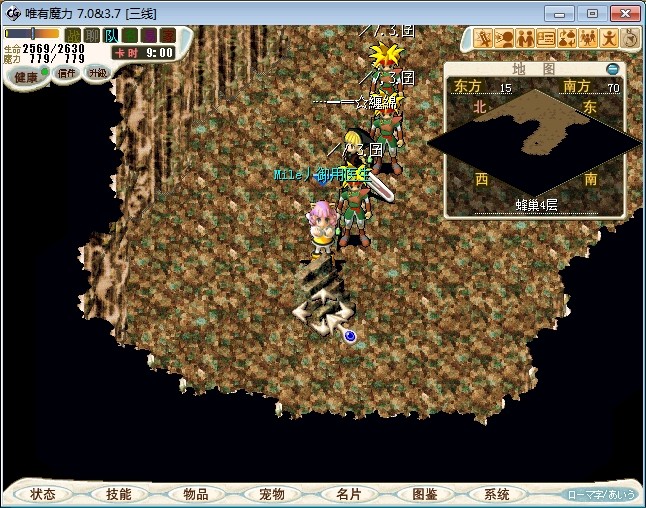Screen dimensions: 646x508
Task: Toggle the 战 battle switch
Action: pos(73,35)
